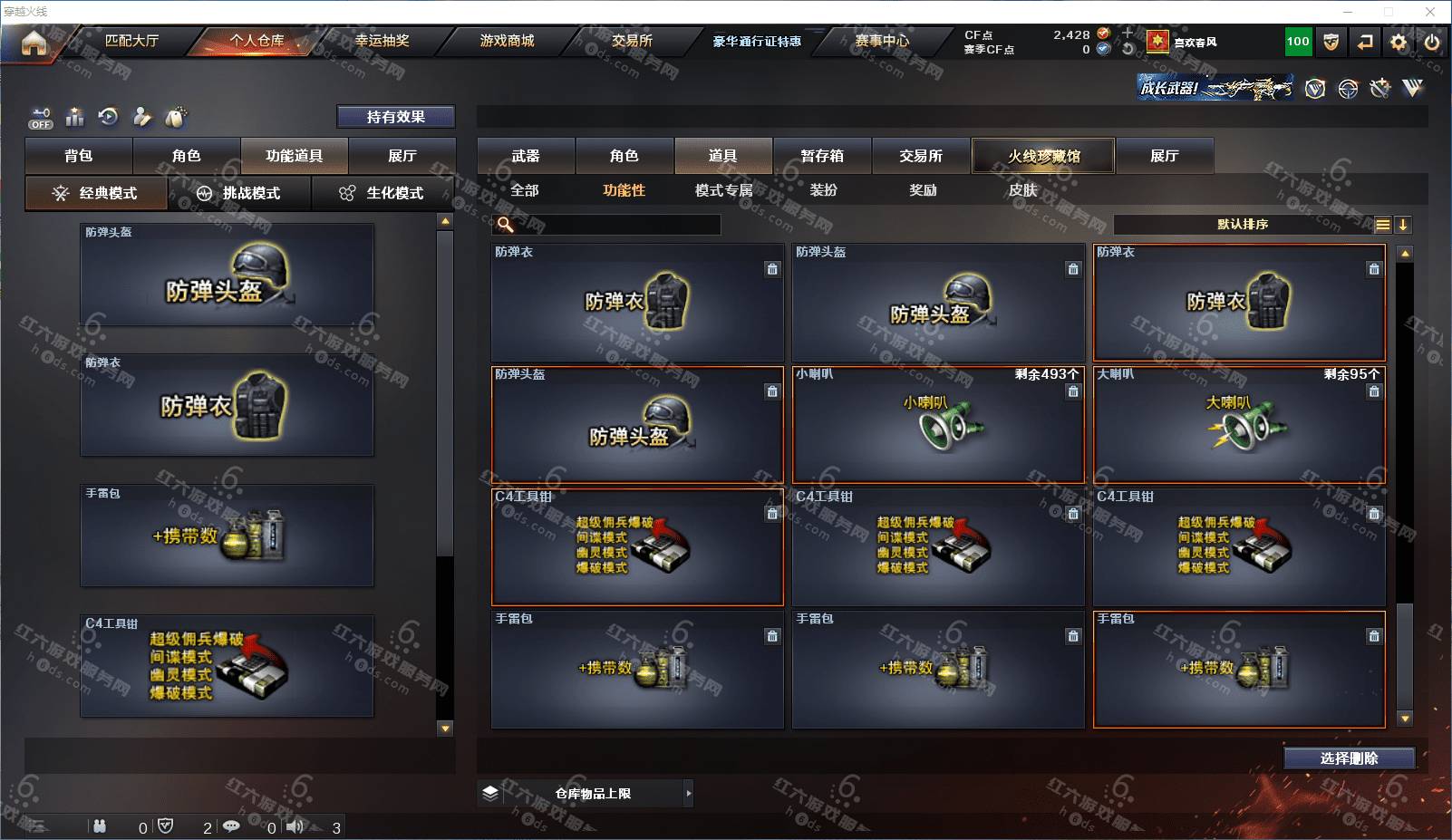Image resolution: width=1452 pixels, height=840 pixels.
Task: Show the 火线珍藏馆 collection tab
Action: (1043, 156)
